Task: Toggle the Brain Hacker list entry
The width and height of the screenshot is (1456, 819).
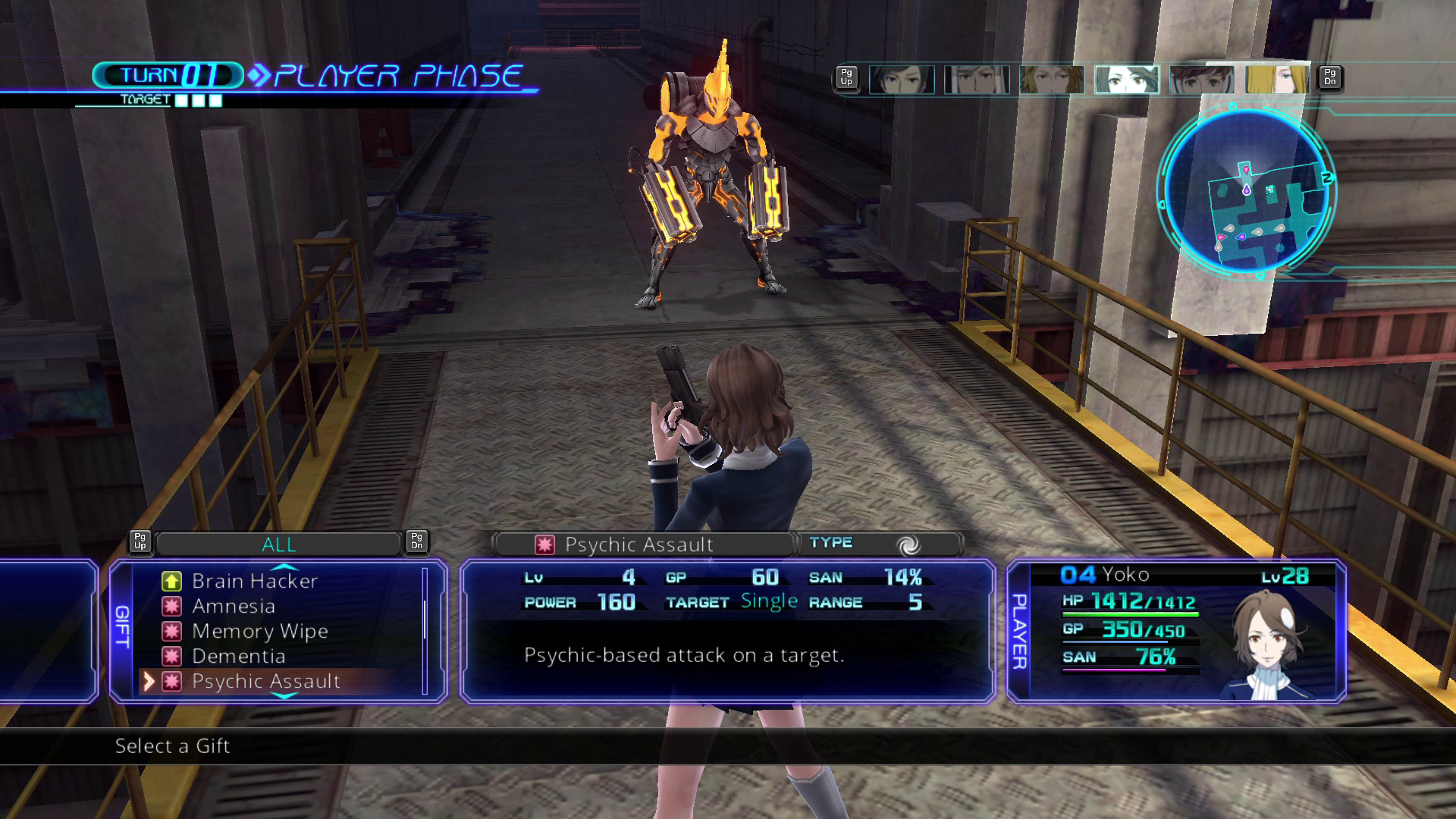Action: pos(254,581)
